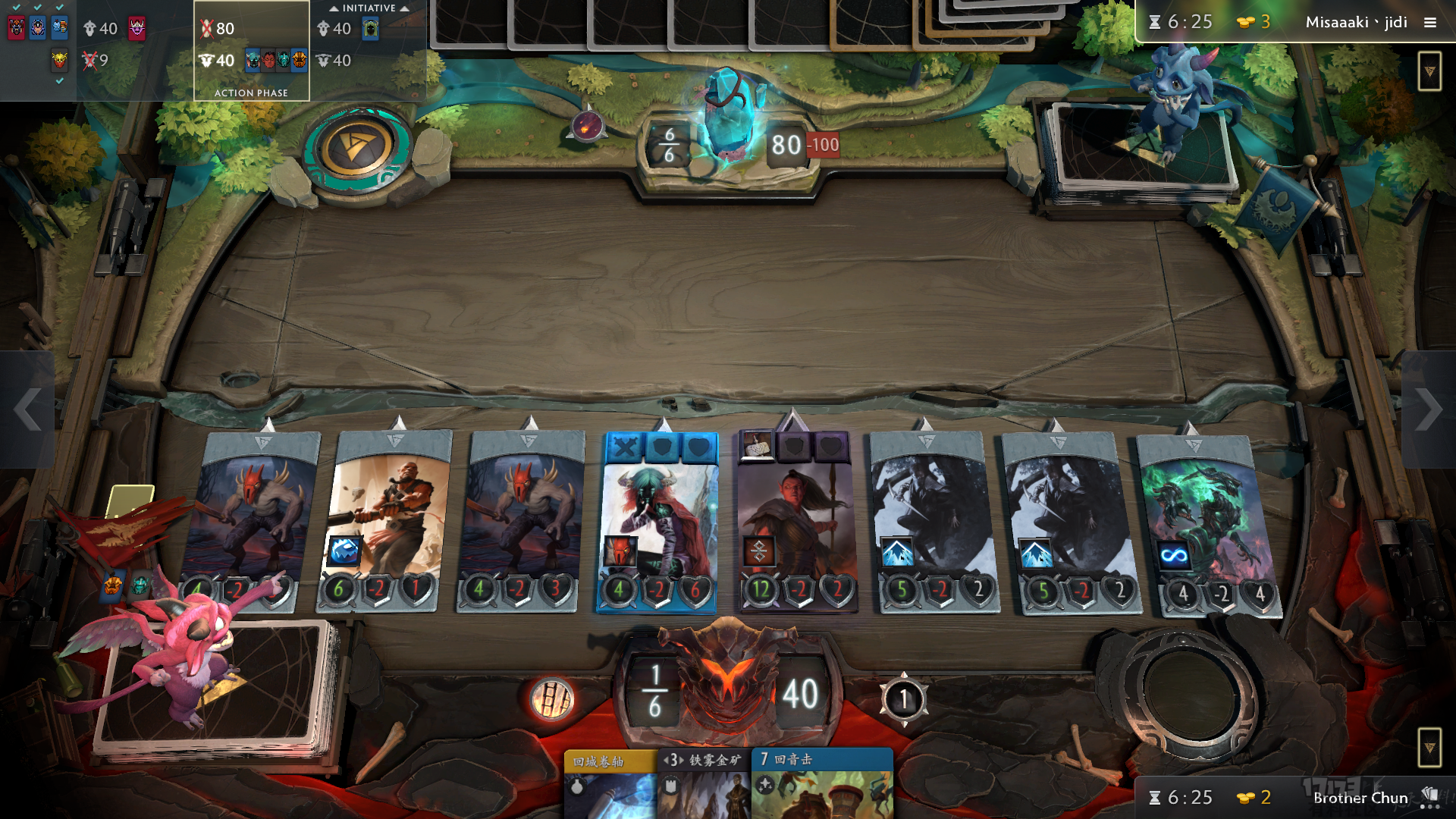Activate the glowing tower ability beside the mana counter
1456x819 pixels.
pos(551,698)
